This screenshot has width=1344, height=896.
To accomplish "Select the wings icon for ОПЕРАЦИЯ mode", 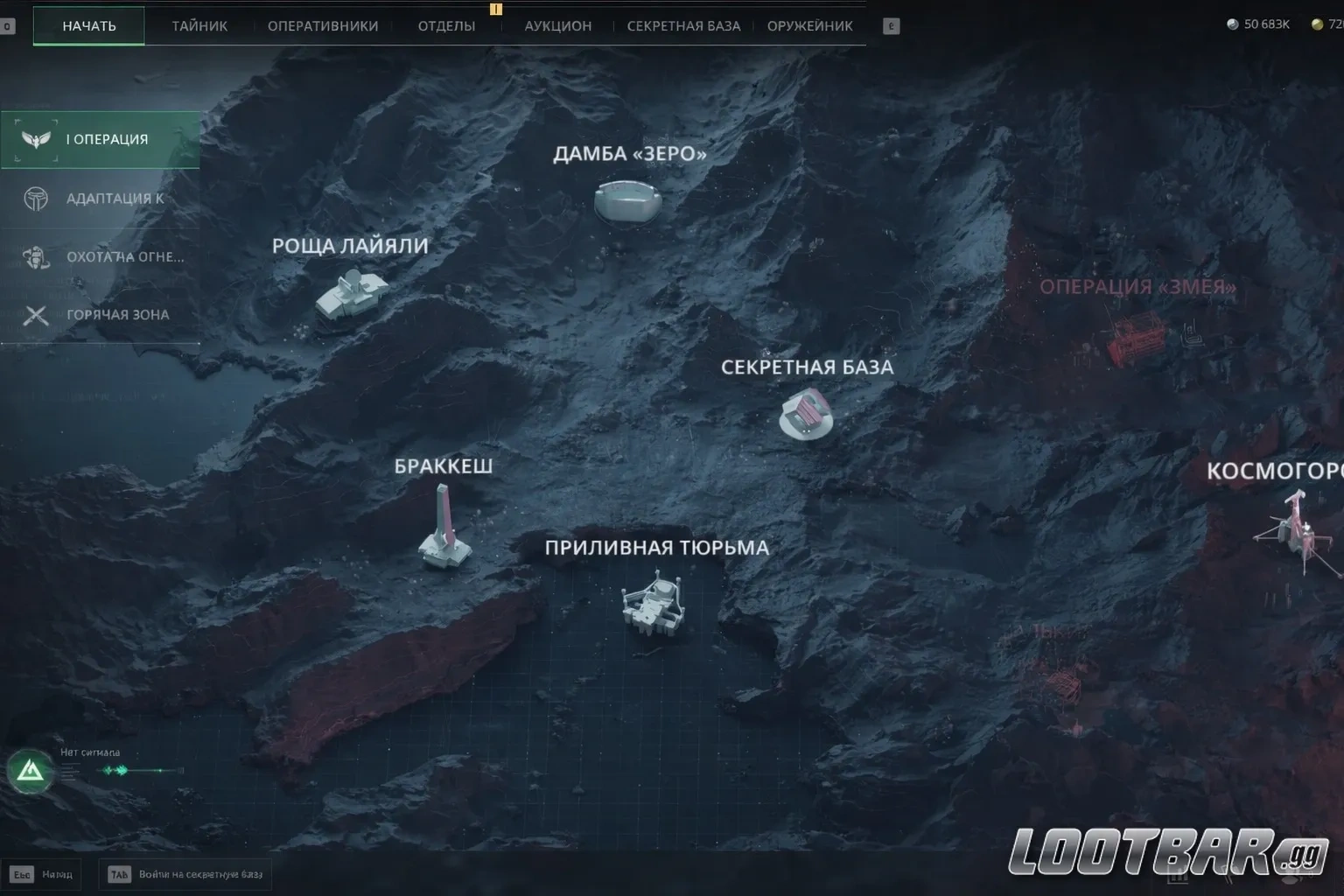I will (x=35, y=139).
